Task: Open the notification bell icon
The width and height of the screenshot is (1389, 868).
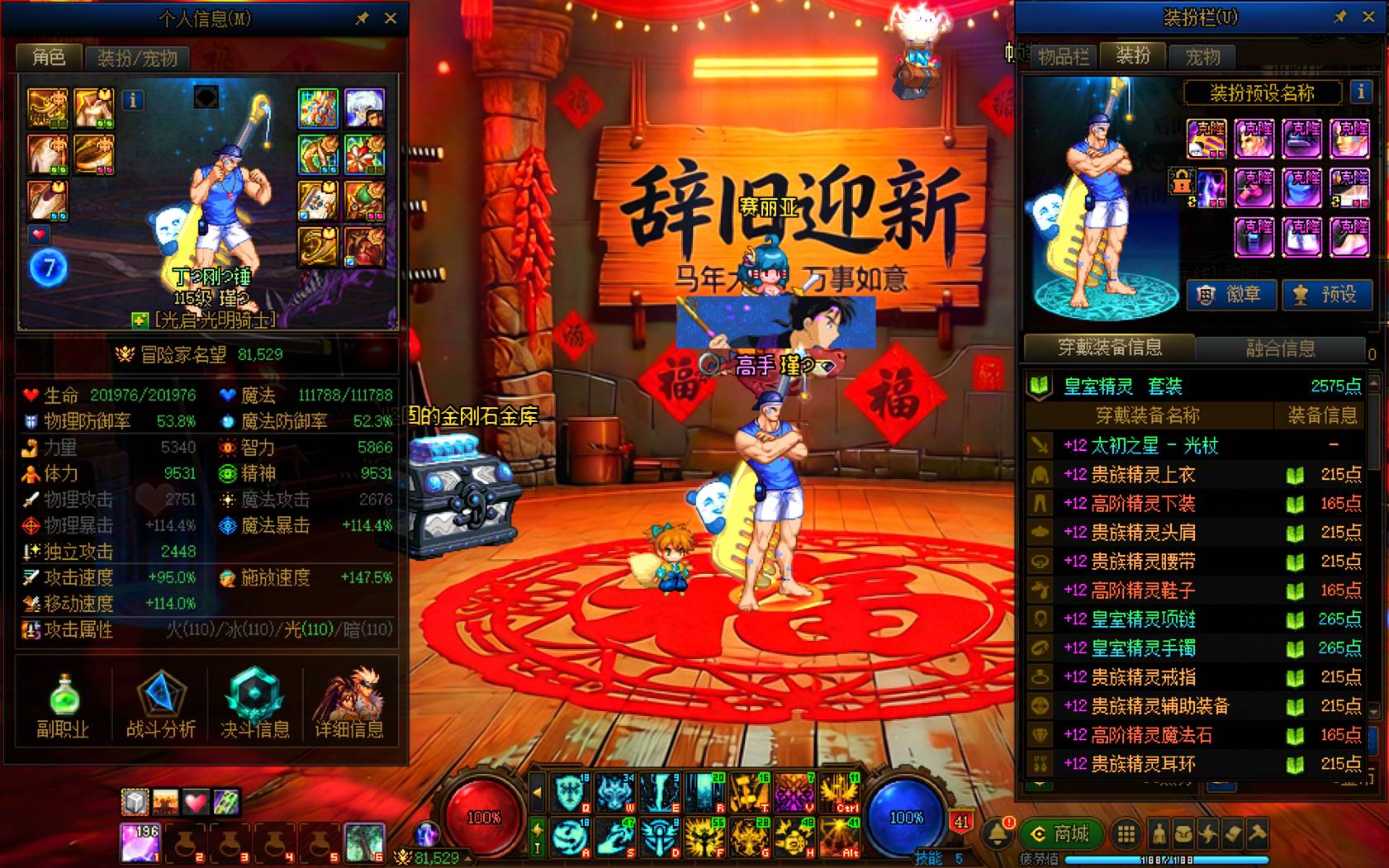Action: (x=997, y=832)
